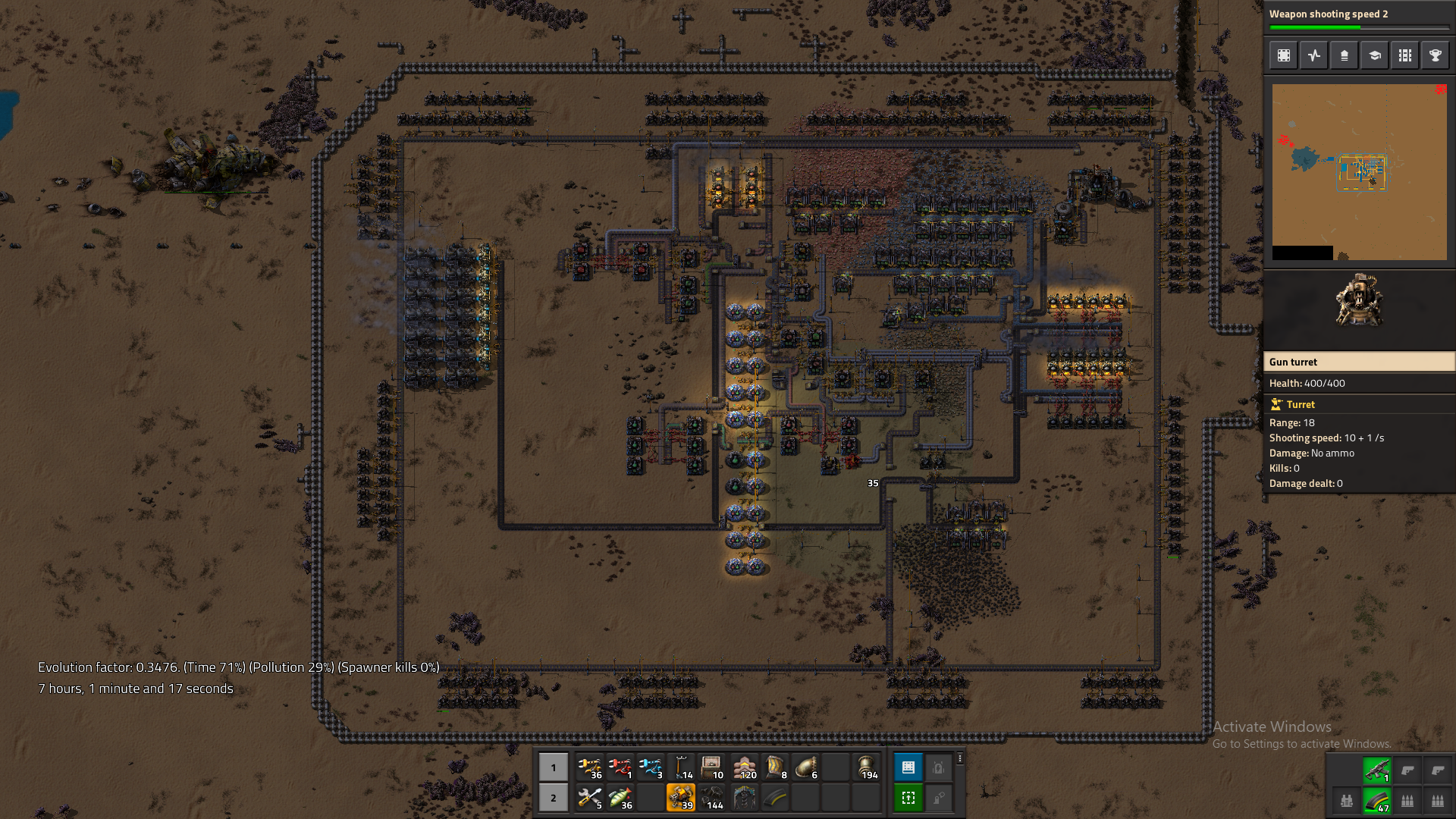Viewport: 1456px width, 819px height.
Task: Select the blue fast inserter slot
Action: (x=650, y=767)
